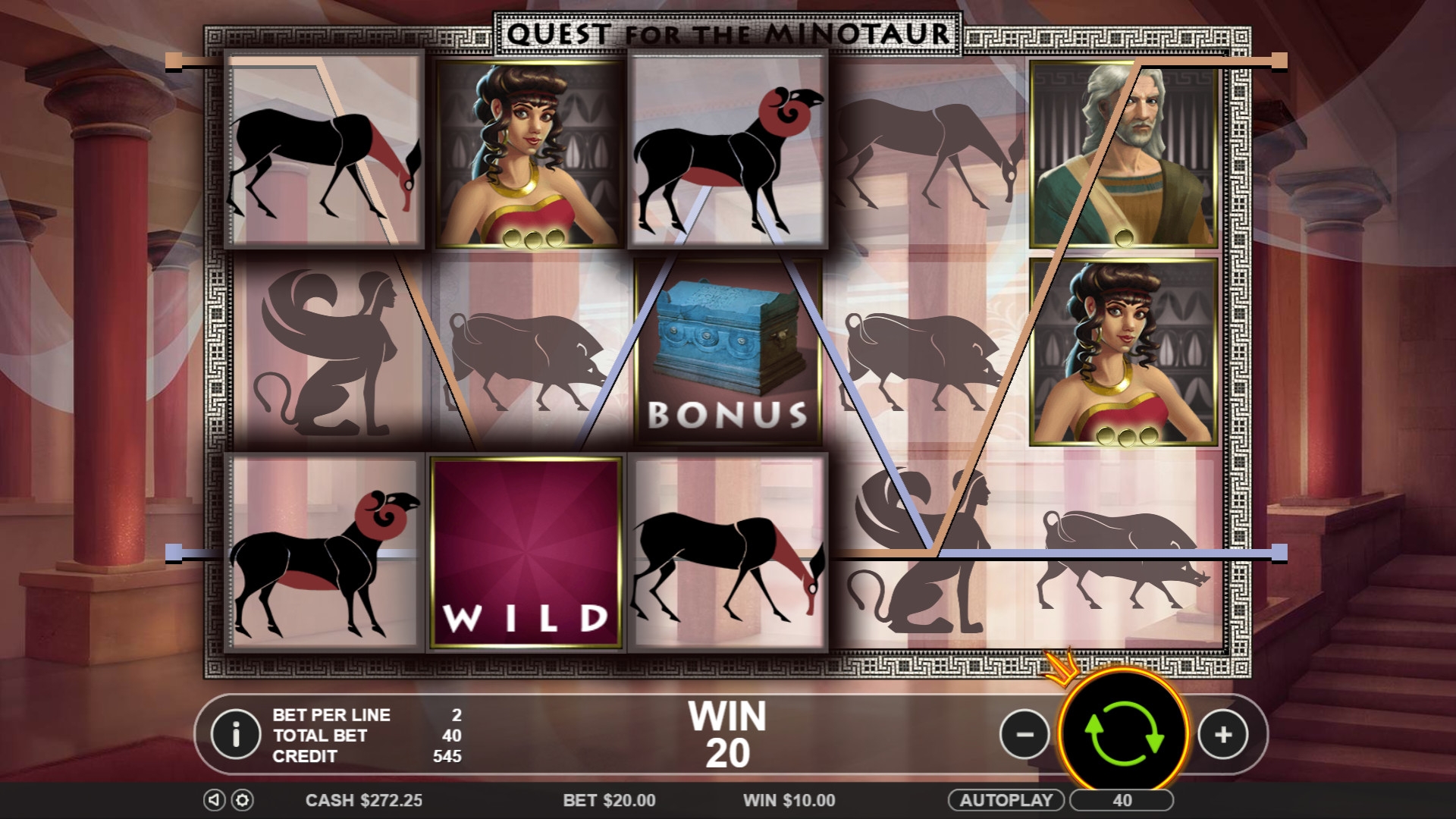Open the settings gear icon
The width and height of the screenshot is (1456, 819).
[x=242, y=800]
